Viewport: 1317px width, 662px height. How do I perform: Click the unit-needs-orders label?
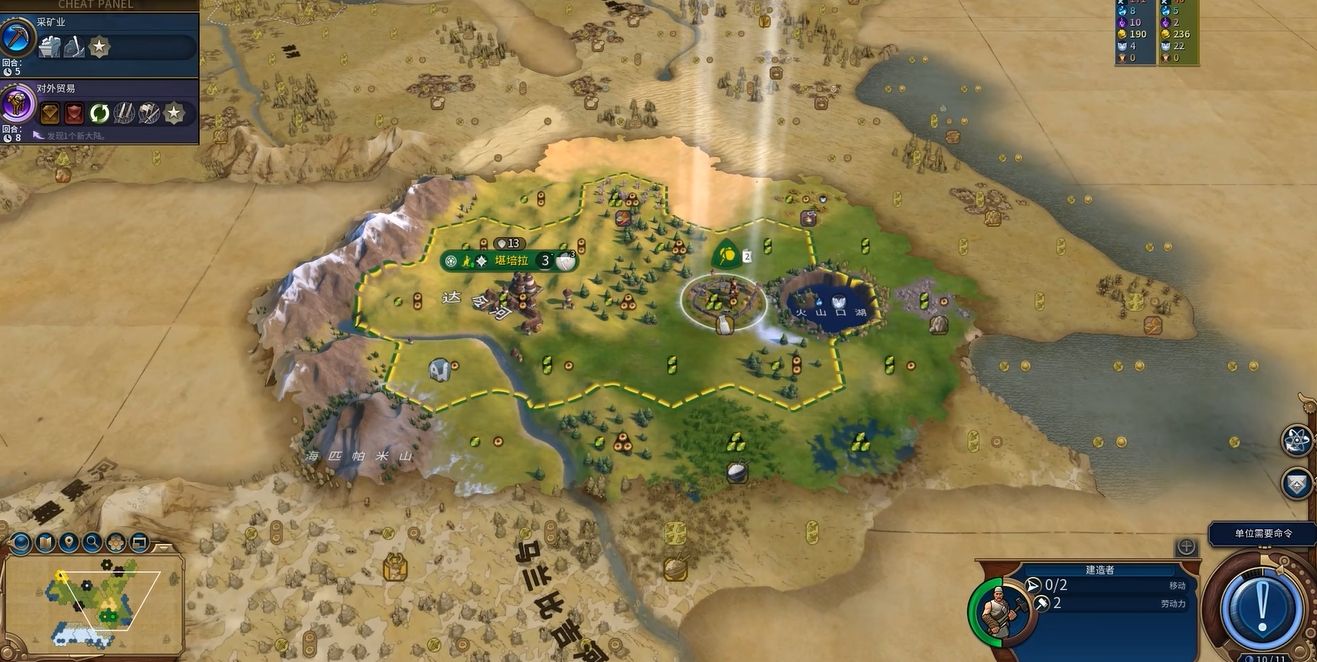click(1261, 534)
